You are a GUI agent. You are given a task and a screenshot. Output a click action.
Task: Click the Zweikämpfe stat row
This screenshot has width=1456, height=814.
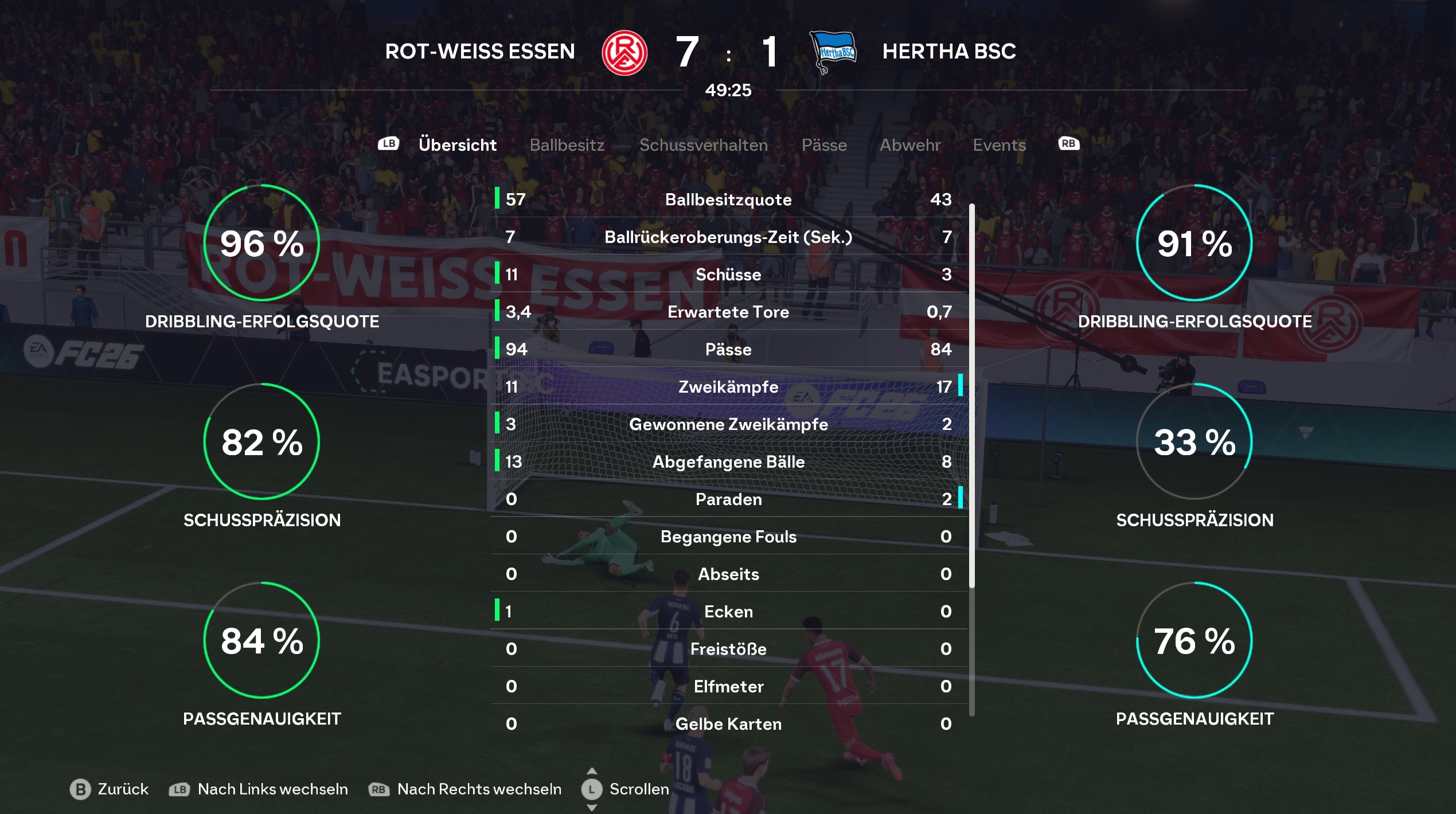728,387
